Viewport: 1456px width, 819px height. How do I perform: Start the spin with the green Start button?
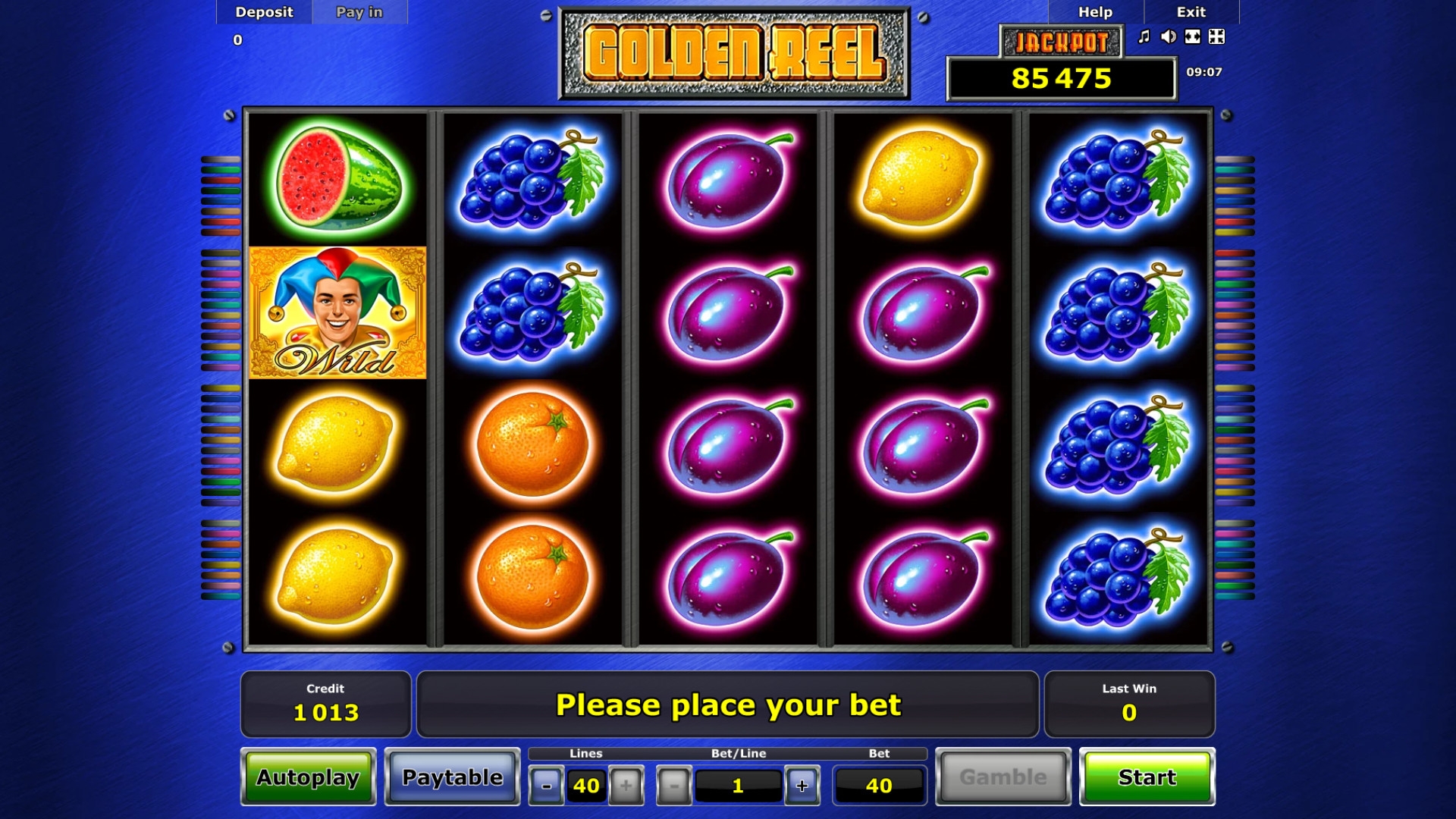click(x=1147, y=777)
